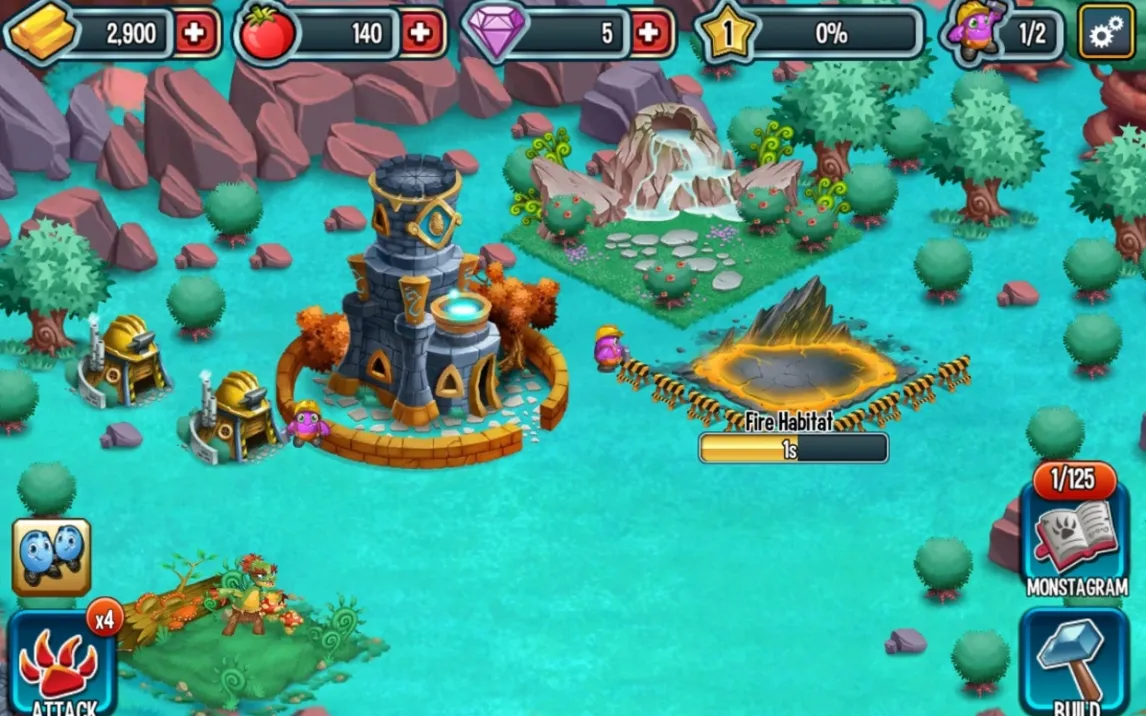
Task: Add more gold with the plus button
Action: 195,34
